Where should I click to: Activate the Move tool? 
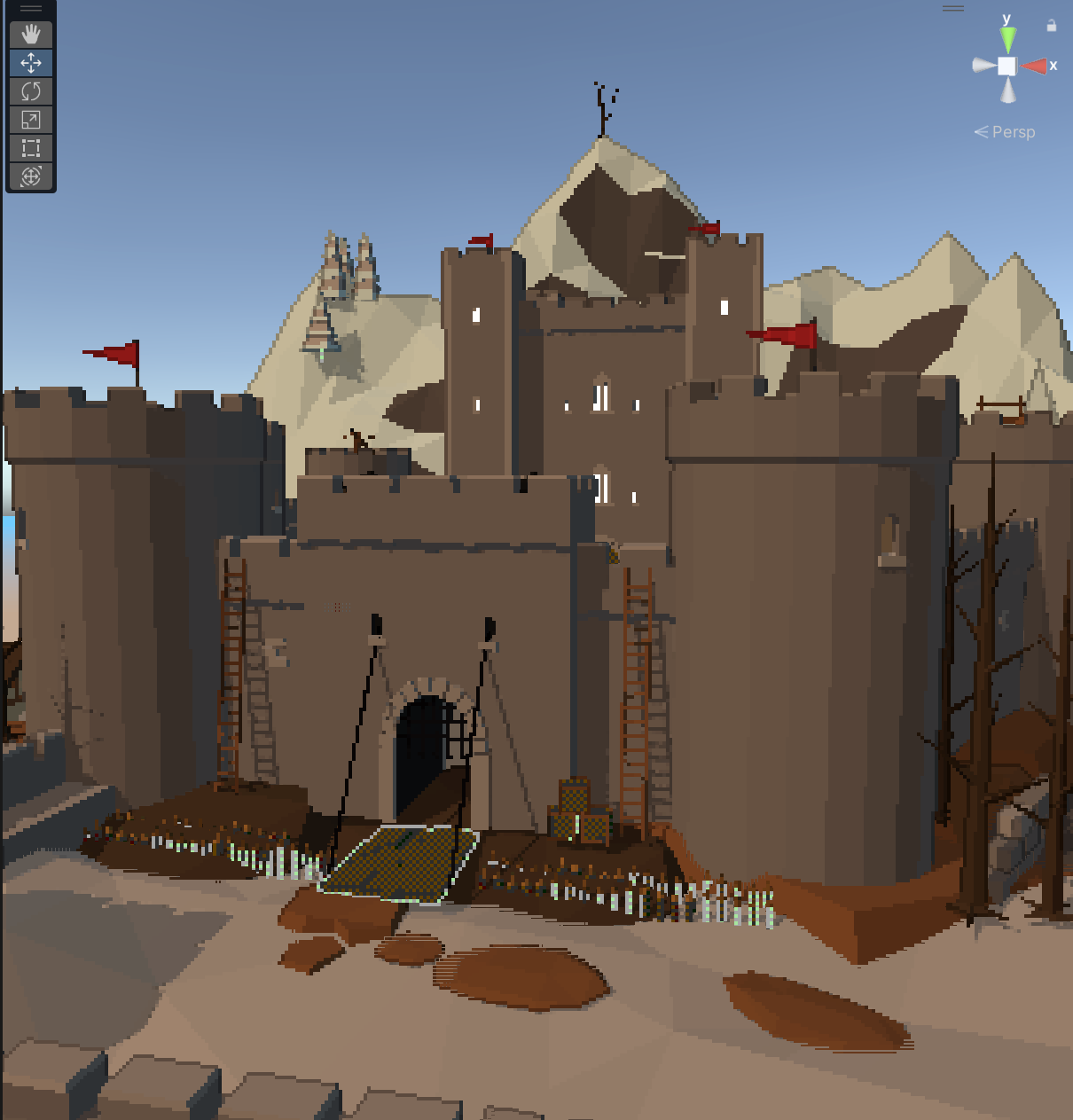[x=31, y=63]
